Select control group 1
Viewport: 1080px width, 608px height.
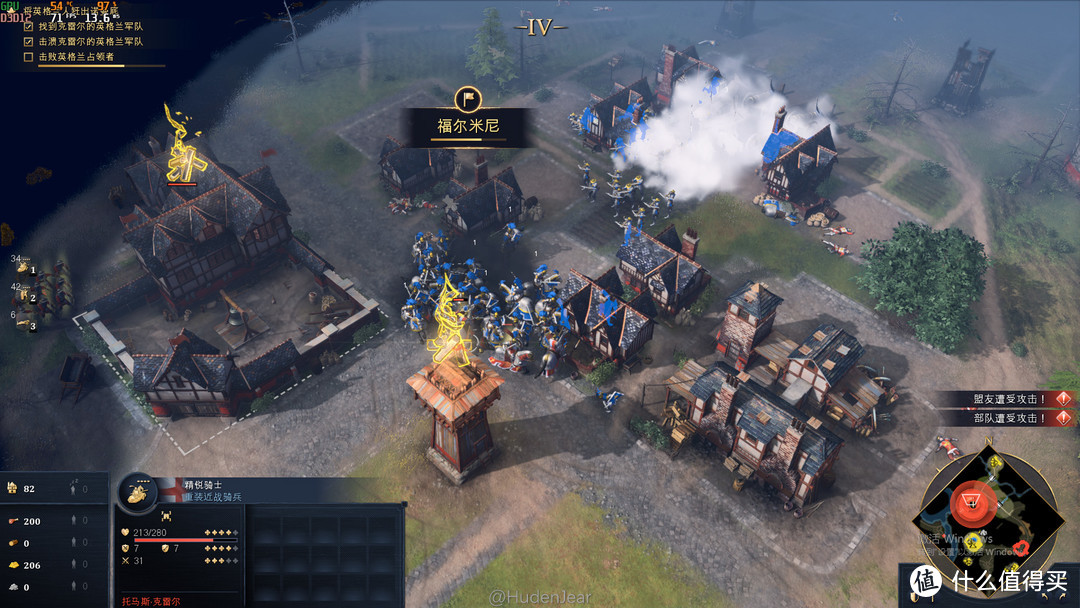24,267
